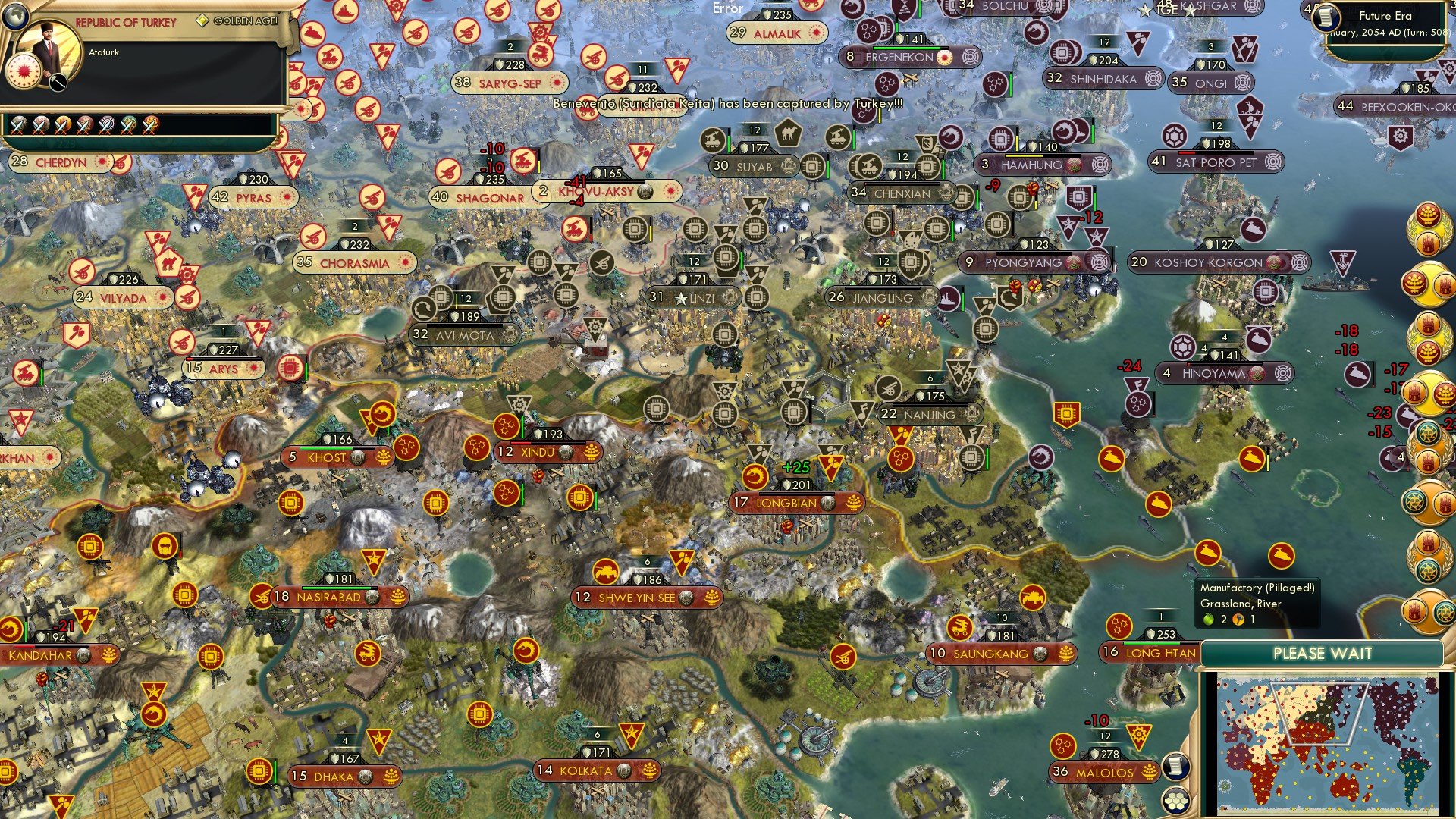Click the scroll icon beside the minimap
This screenshot has width=1456, height=819.
pos(1175,767)
